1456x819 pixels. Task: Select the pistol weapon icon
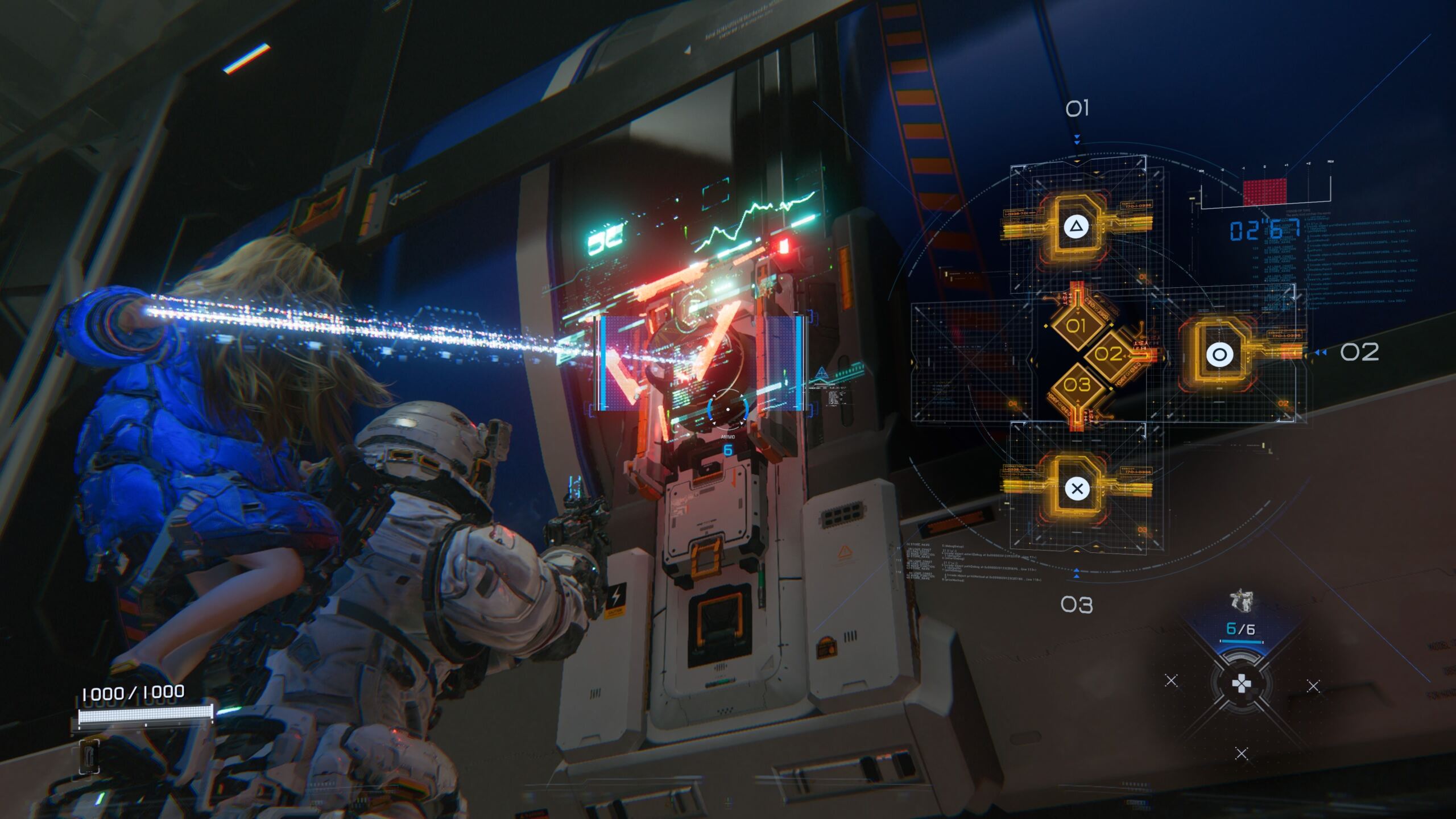1240,601
